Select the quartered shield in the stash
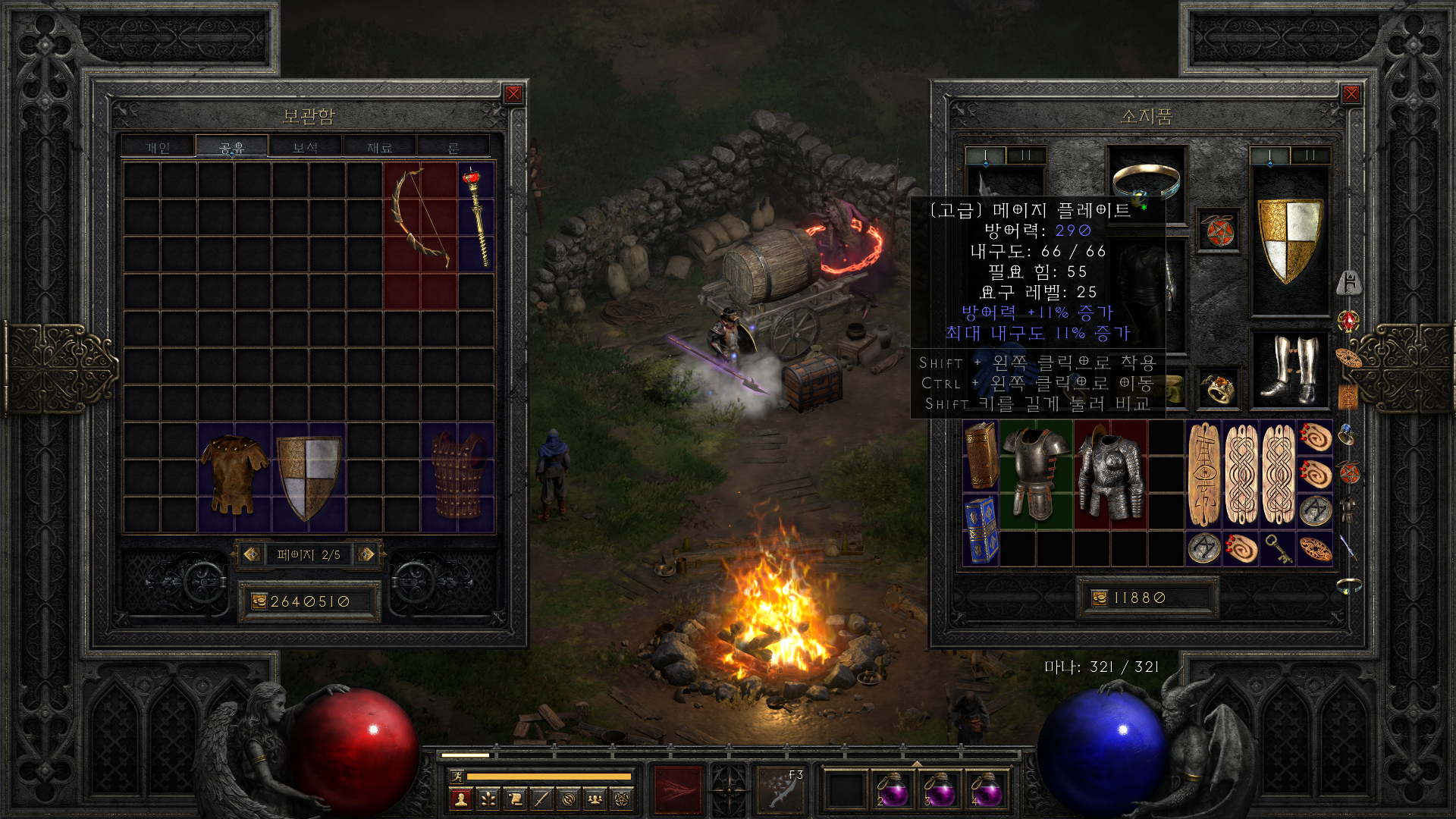1456x819 pixels. click(x=309, y=476)
